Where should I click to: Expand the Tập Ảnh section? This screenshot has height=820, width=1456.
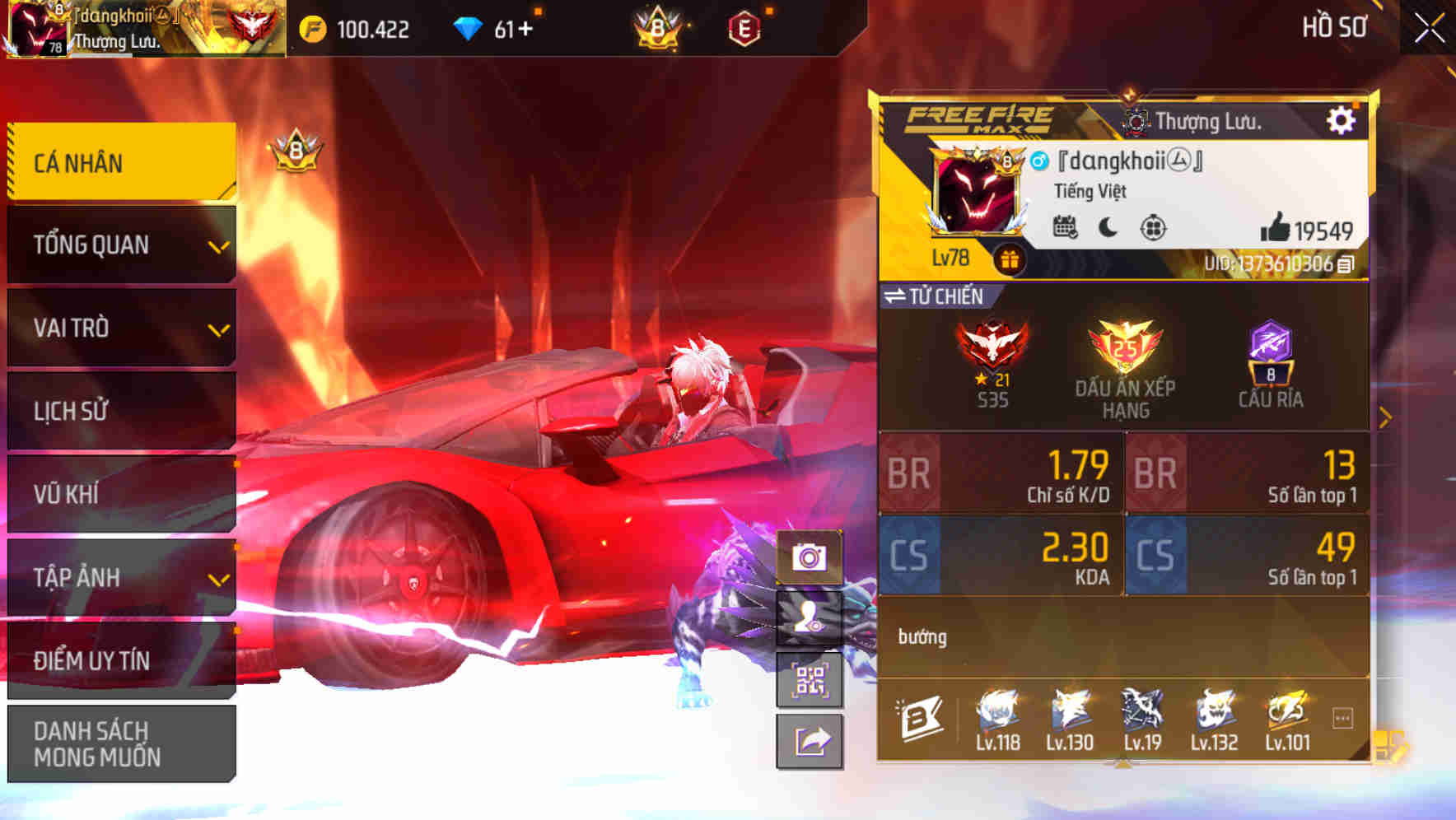coord(120,578)
